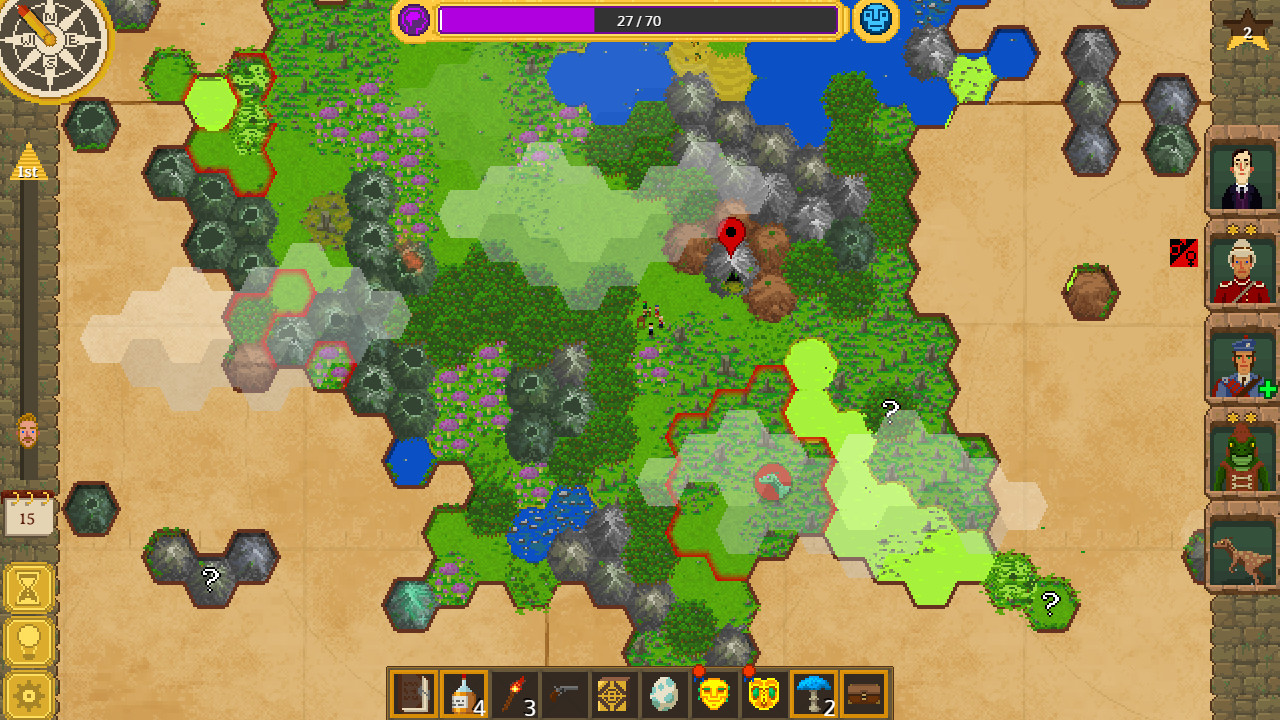Viewport: 1280px width, 720px height.
Task: Use a torch from the item bar
Action: click(x=513, y=693)
